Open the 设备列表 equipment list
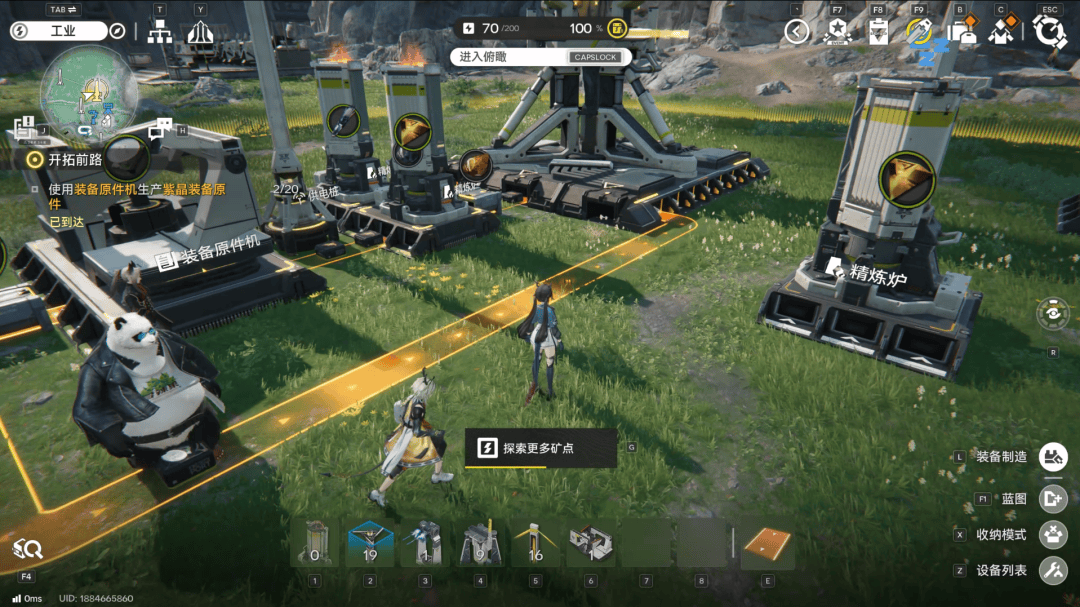 [x=1053, y=571]
